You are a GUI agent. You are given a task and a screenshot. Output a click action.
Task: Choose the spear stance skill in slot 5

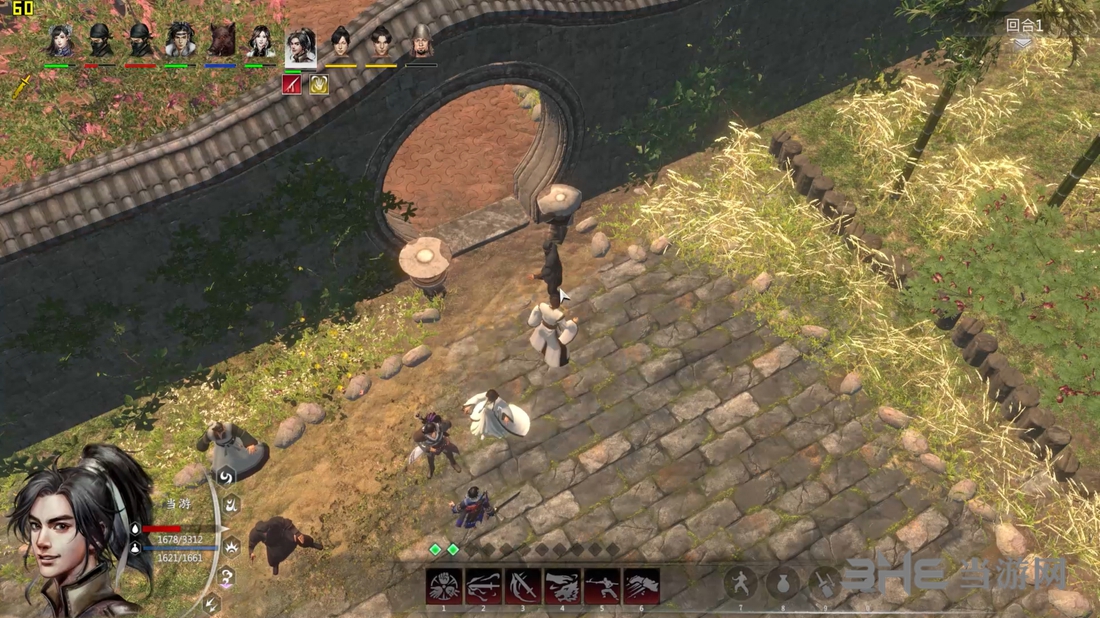(x=602, y=586)
